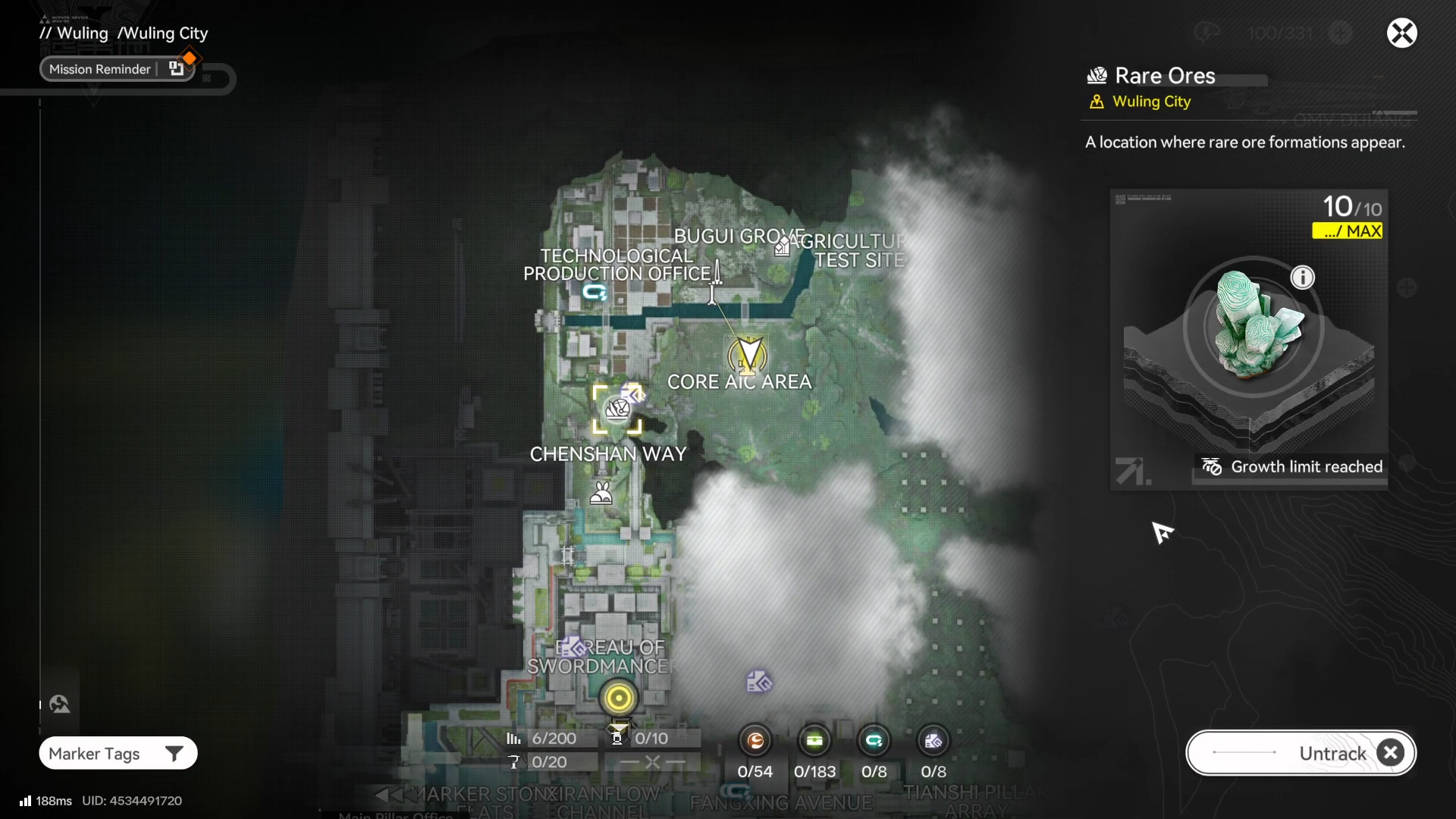Viewport: 1456px width, 819px height.
Task: Click the teal recycler counter icon
Action: tap(874, 741)
